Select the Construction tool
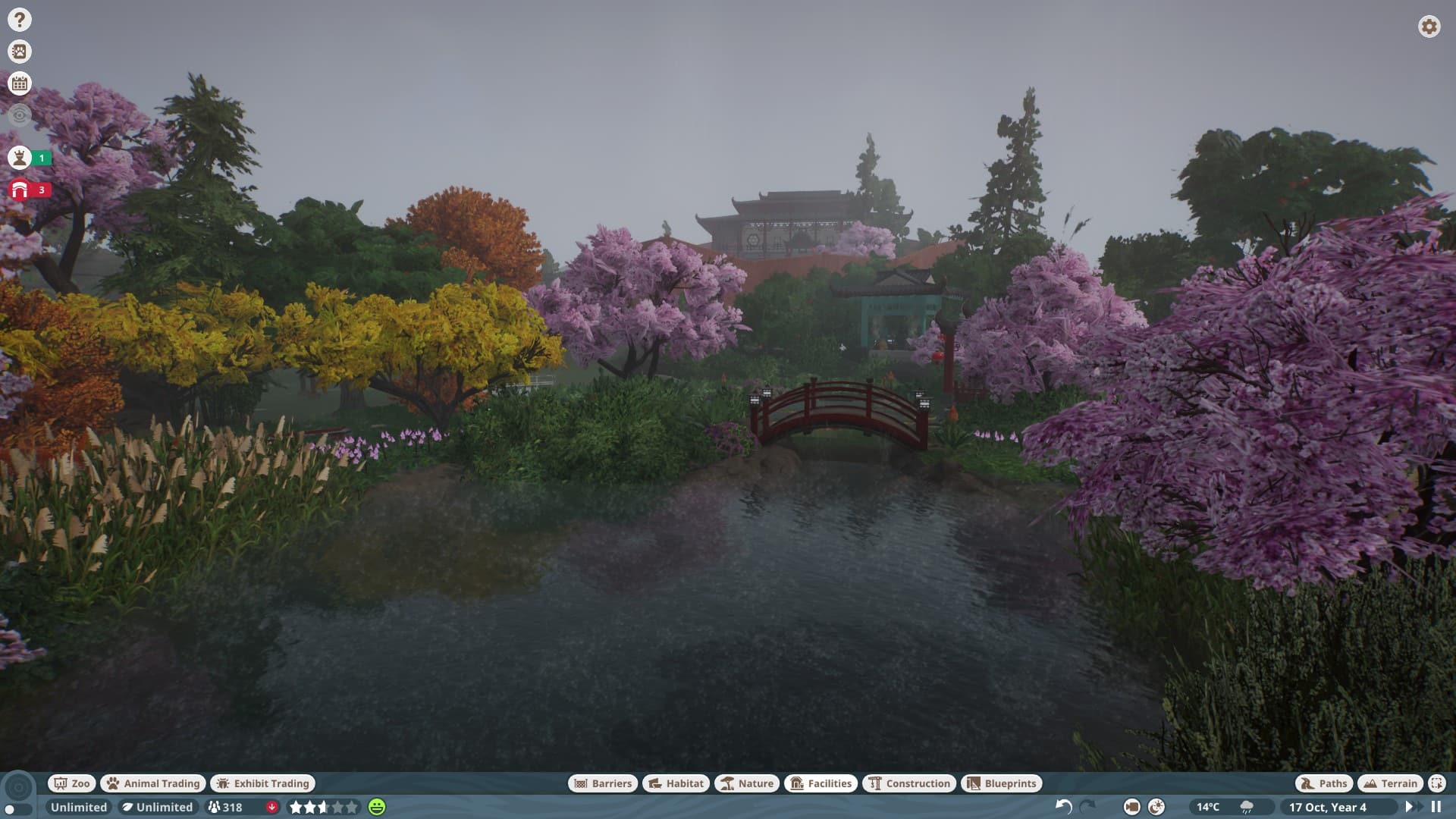Viewport: 1456px width, 819px height. [x=908, y=783]
